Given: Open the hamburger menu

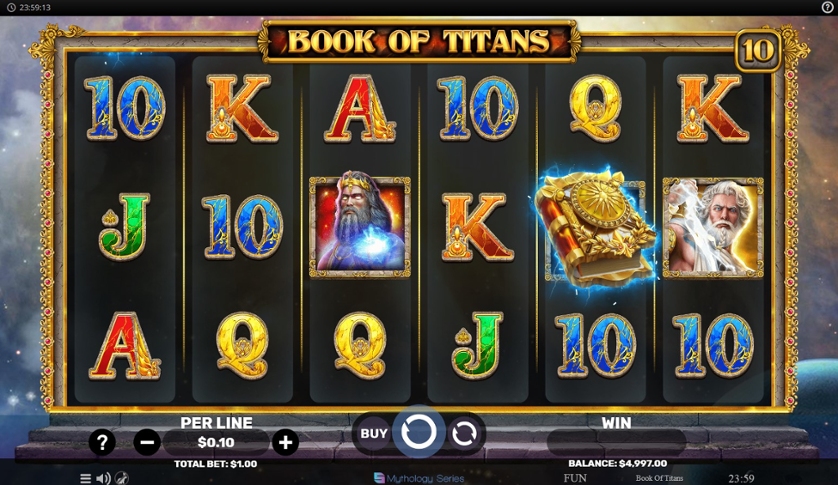Looking at the screenshot, I should [x=85, y=478].
